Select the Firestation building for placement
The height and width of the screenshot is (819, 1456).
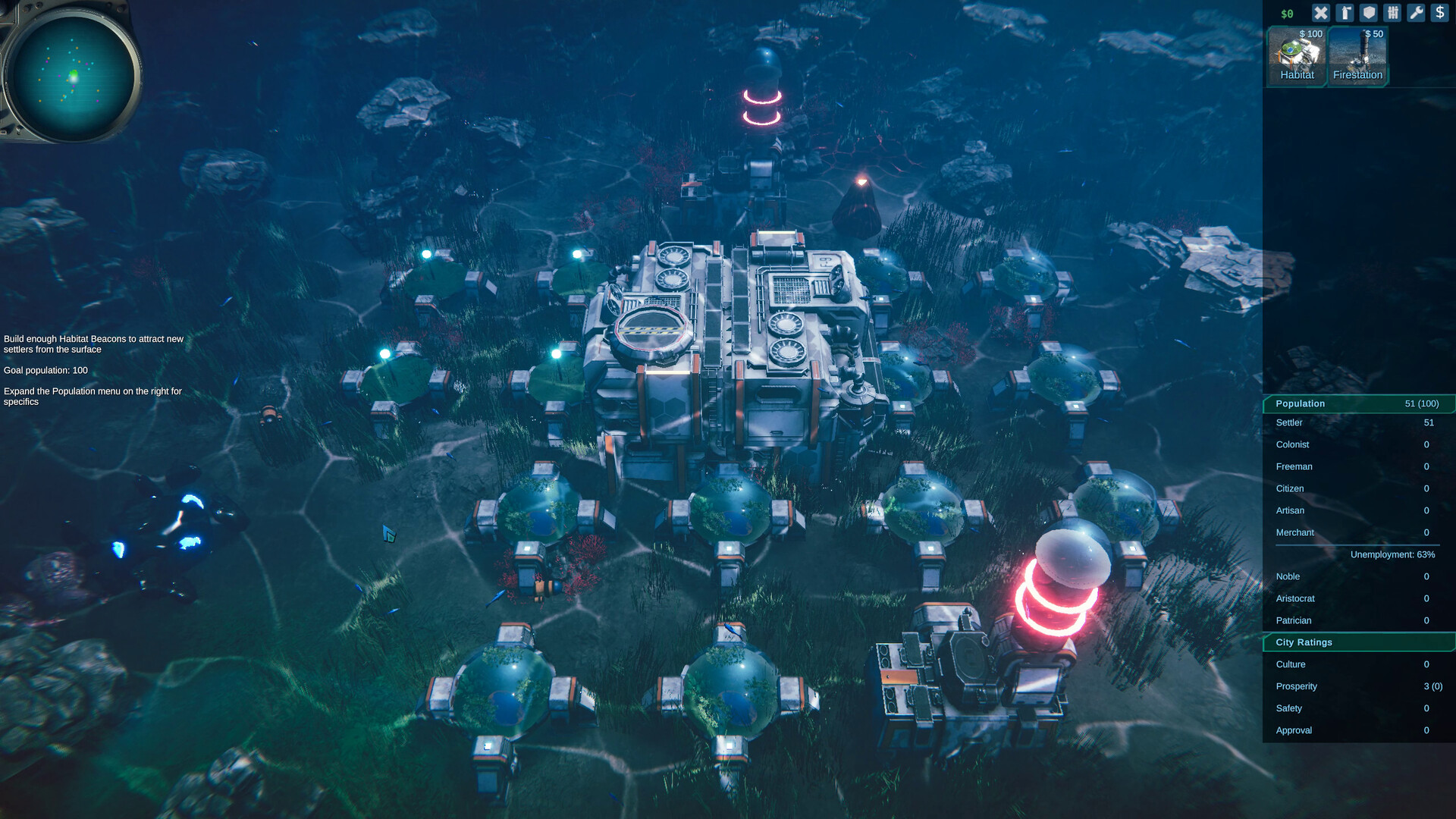1357,55
